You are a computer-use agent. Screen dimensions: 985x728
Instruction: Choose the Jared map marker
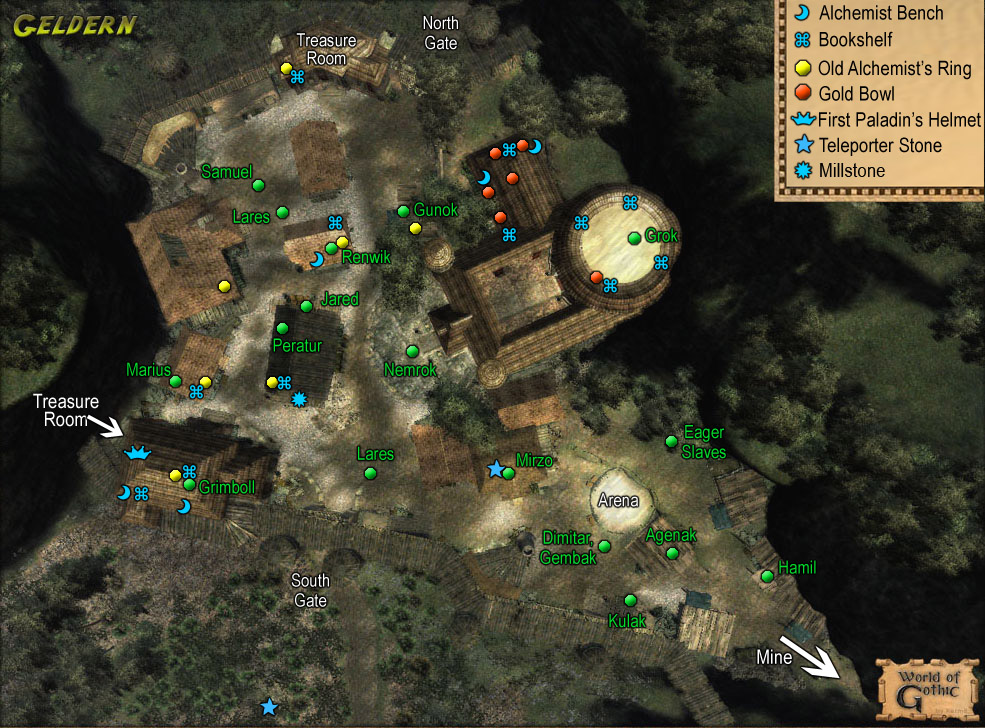(306, 306)
